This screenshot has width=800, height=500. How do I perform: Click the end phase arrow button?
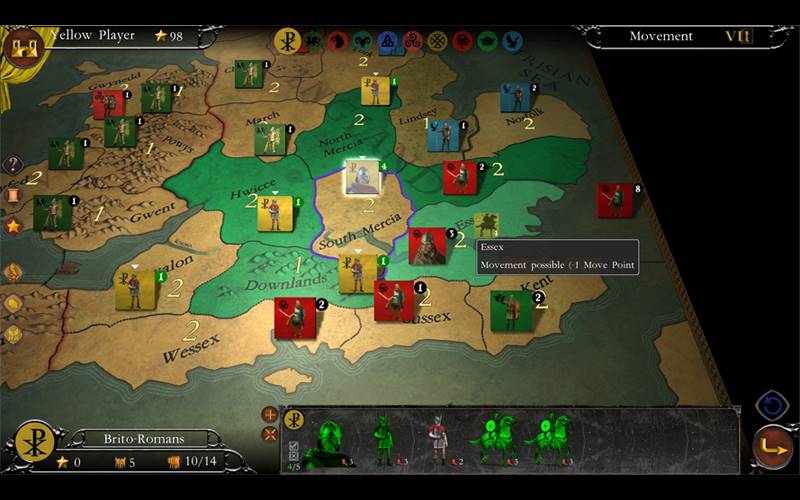(773, 447)
